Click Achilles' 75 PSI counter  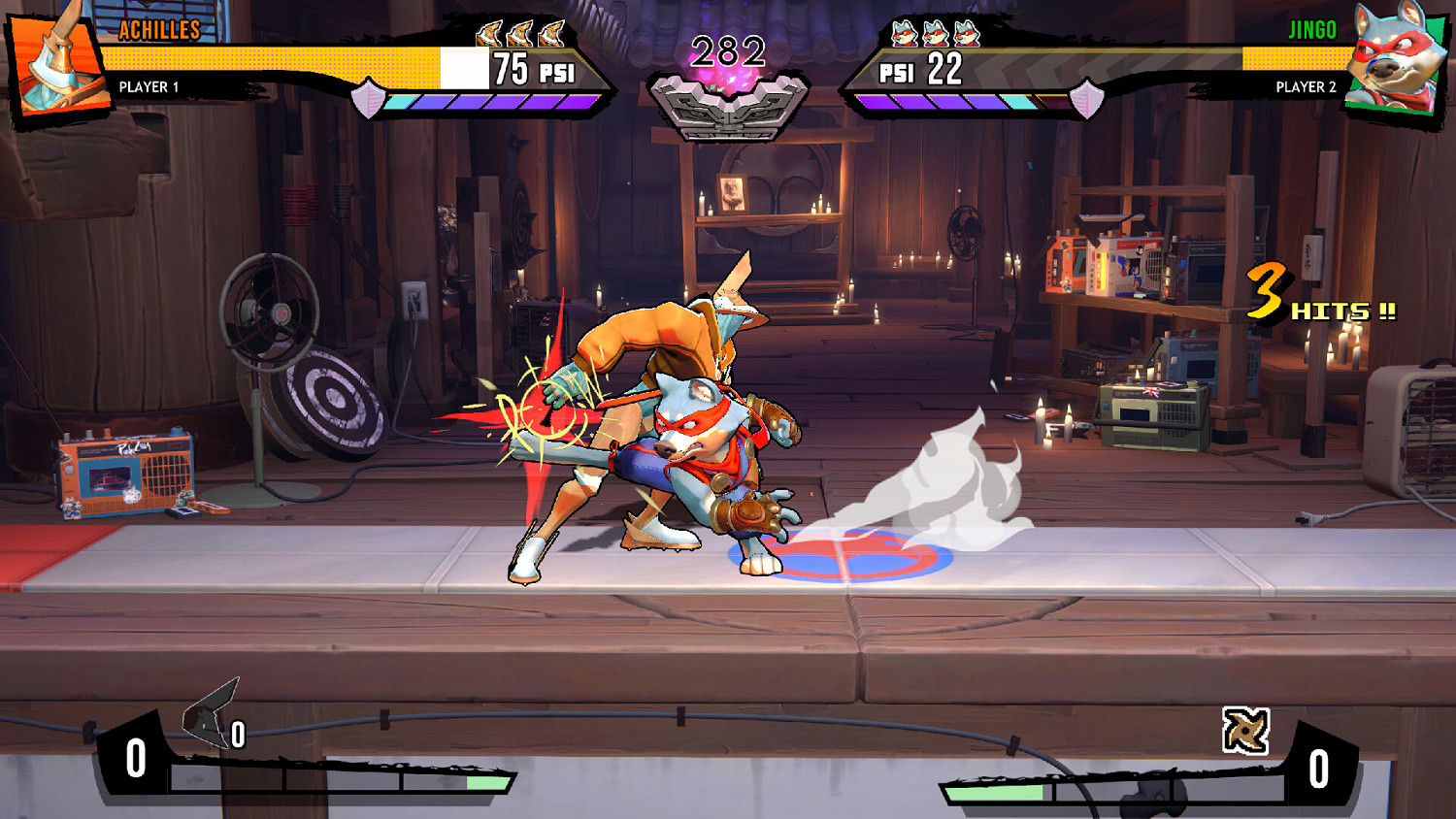pos(533,68)
